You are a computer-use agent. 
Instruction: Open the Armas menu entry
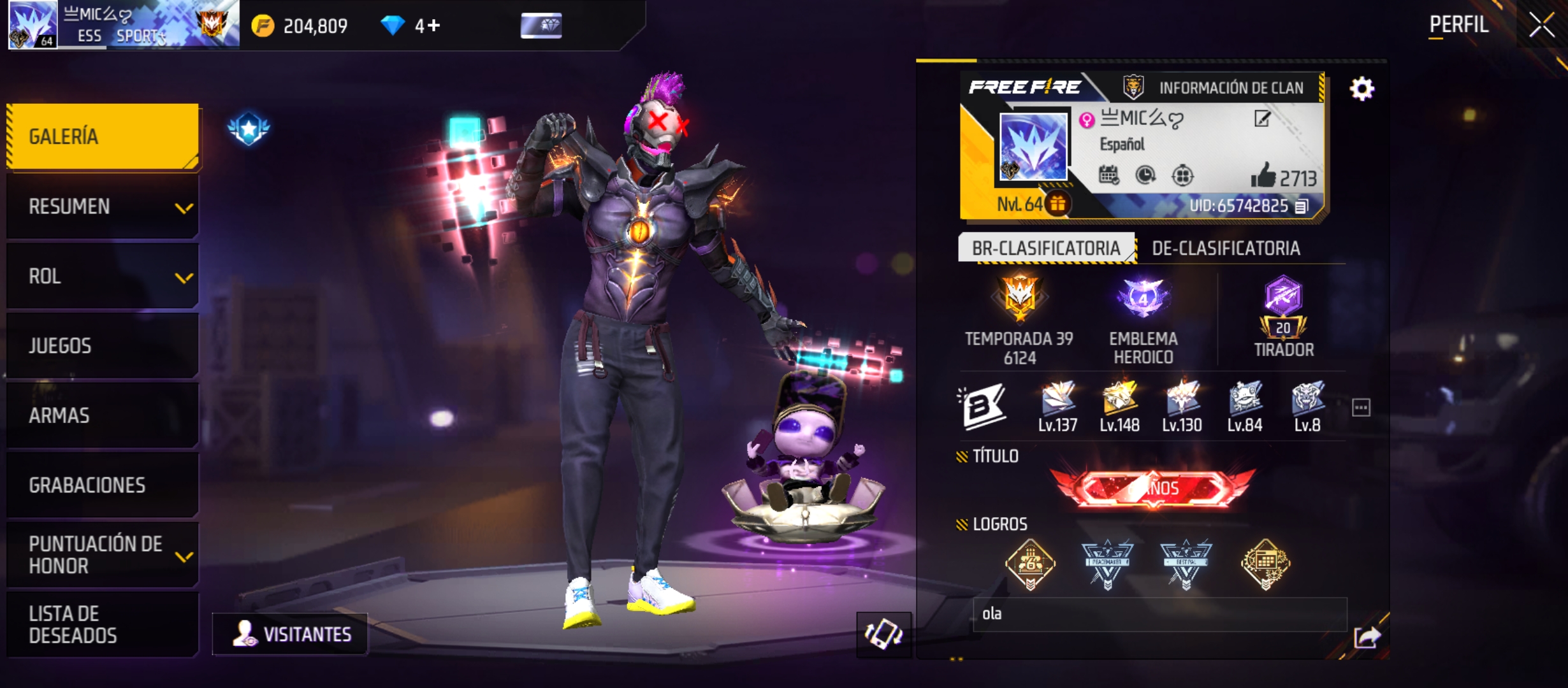(102, 415)
